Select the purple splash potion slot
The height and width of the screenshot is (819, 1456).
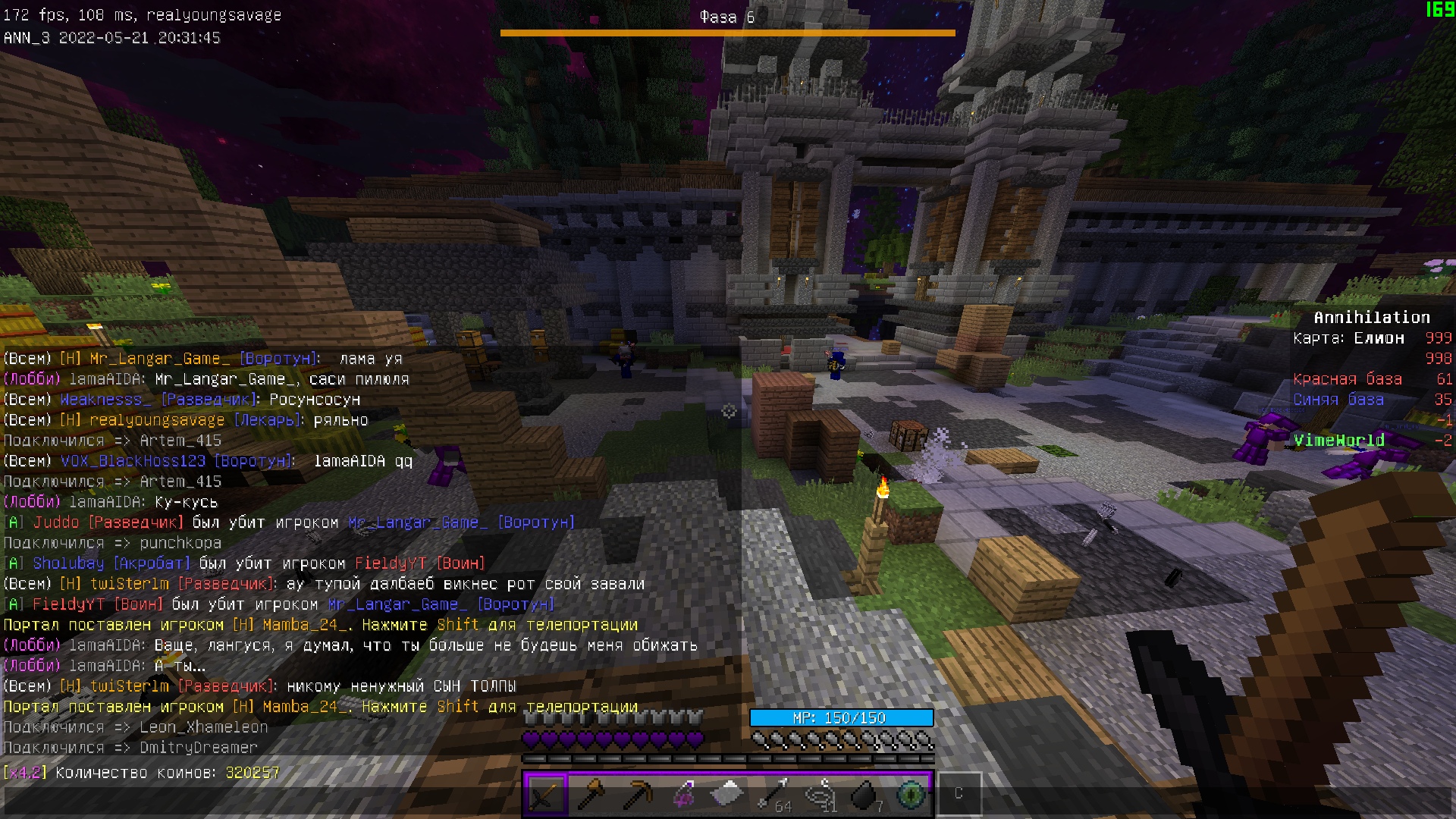pyautogui.click(x=682, y=794)
